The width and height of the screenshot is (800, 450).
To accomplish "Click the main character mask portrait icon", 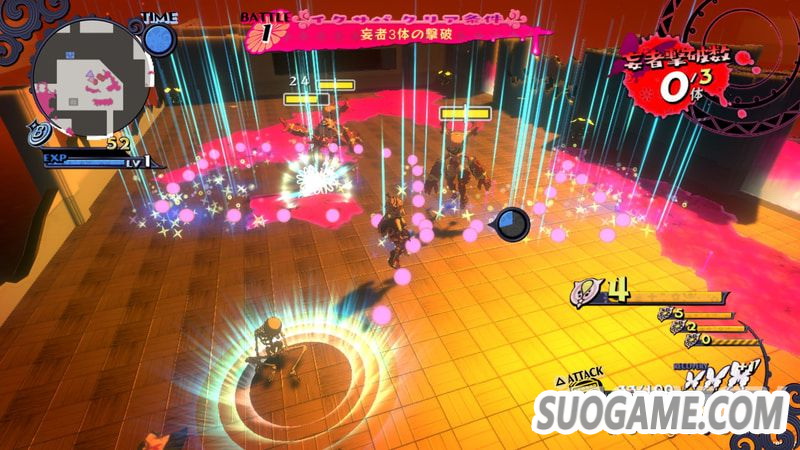I will 586,292.
